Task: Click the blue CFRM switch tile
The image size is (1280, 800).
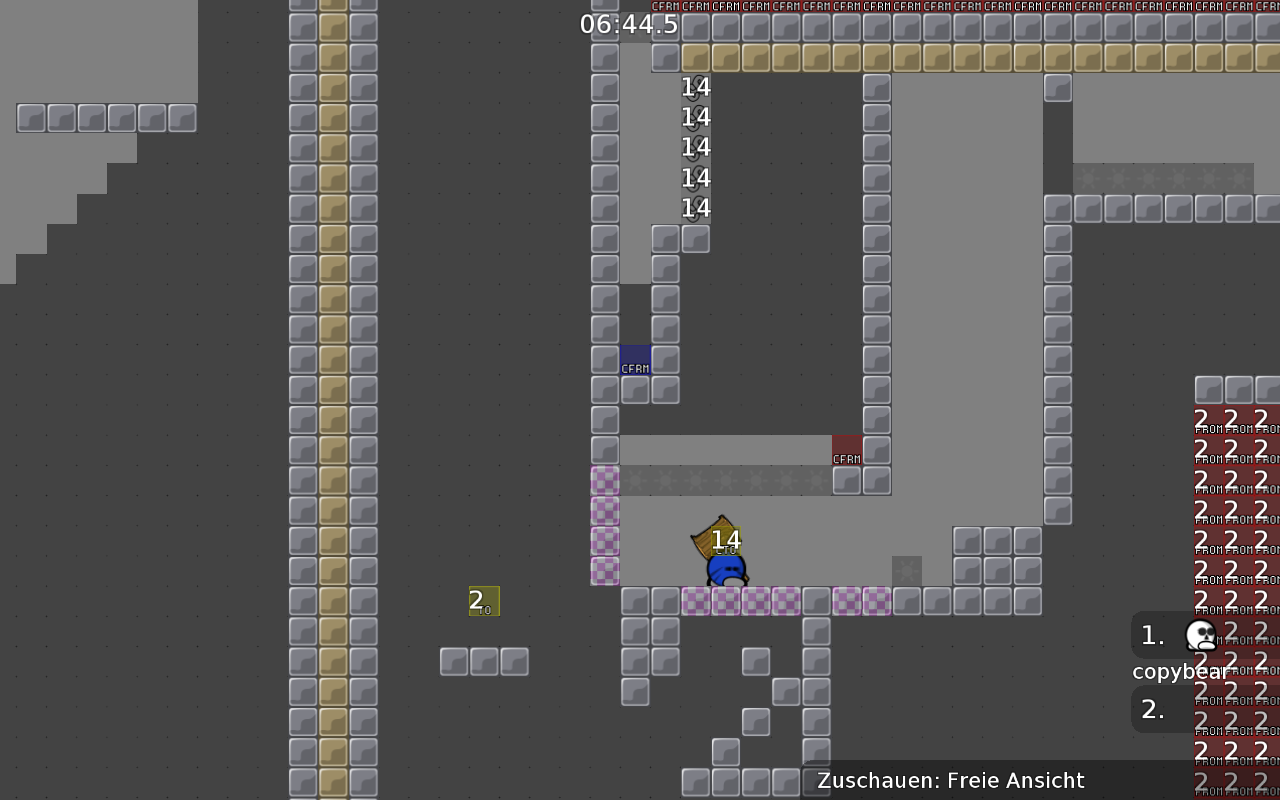Action: click(x=634, y=361)
